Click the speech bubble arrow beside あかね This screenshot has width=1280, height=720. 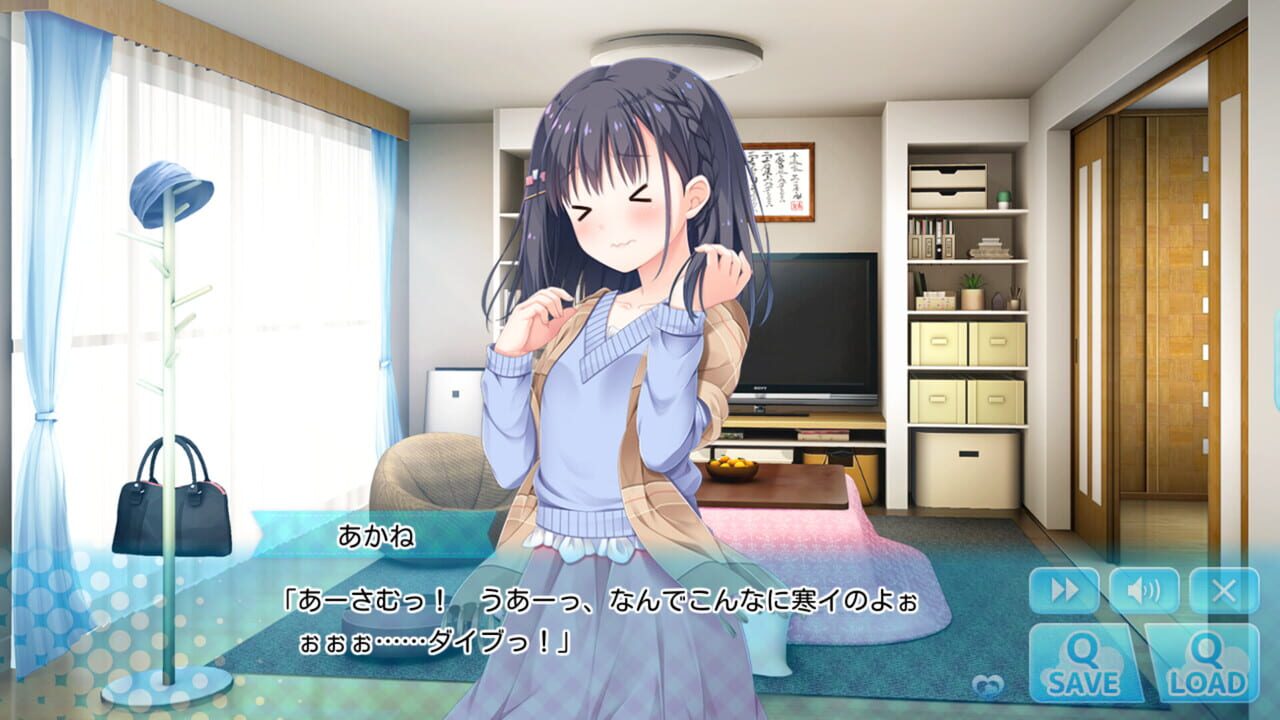point(262,537)
